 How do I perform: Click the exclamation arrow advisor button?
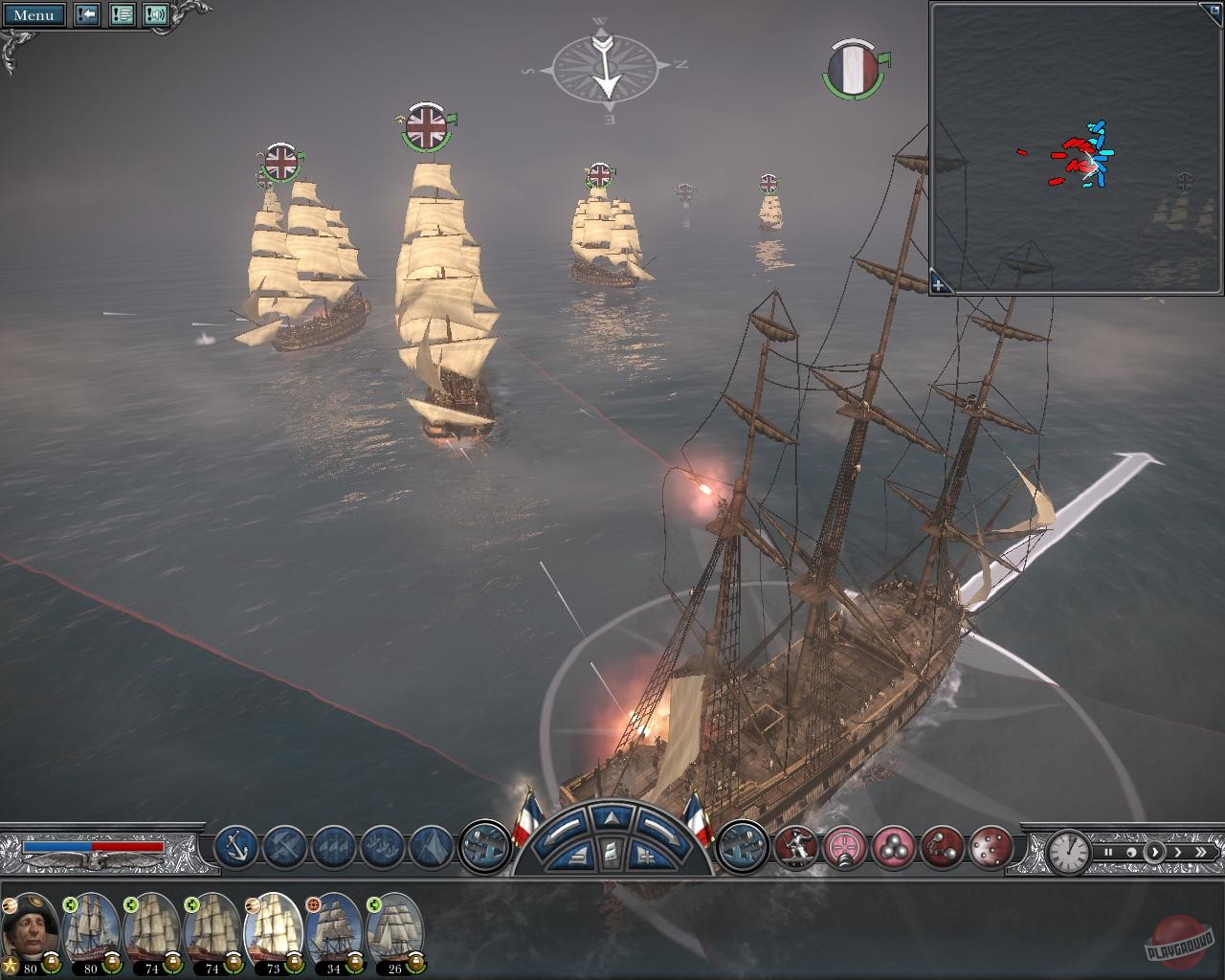87,14
